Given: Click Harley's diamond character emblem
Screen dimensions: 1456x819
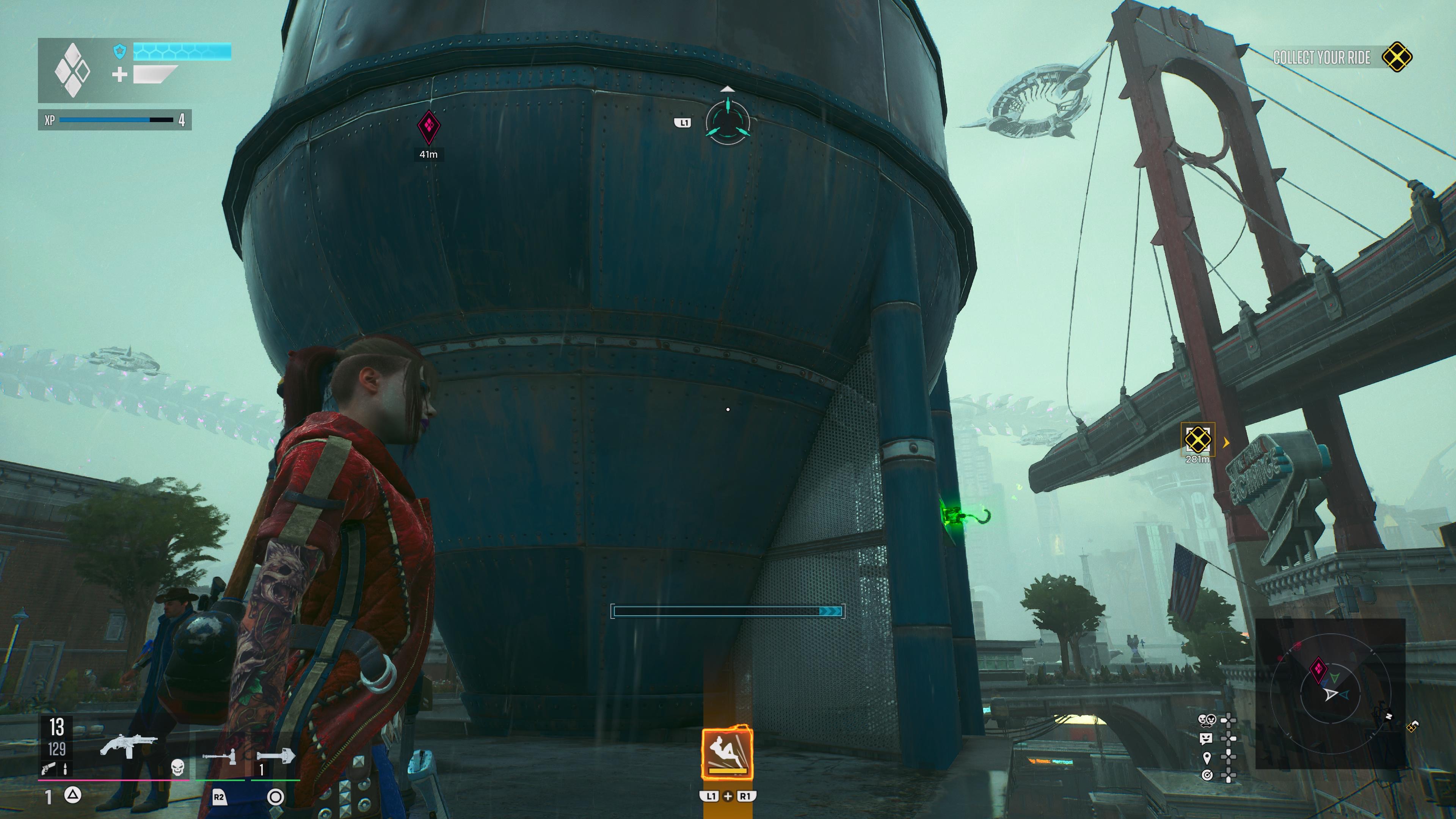Looking at the screenshot, I should tap(72, 70).
